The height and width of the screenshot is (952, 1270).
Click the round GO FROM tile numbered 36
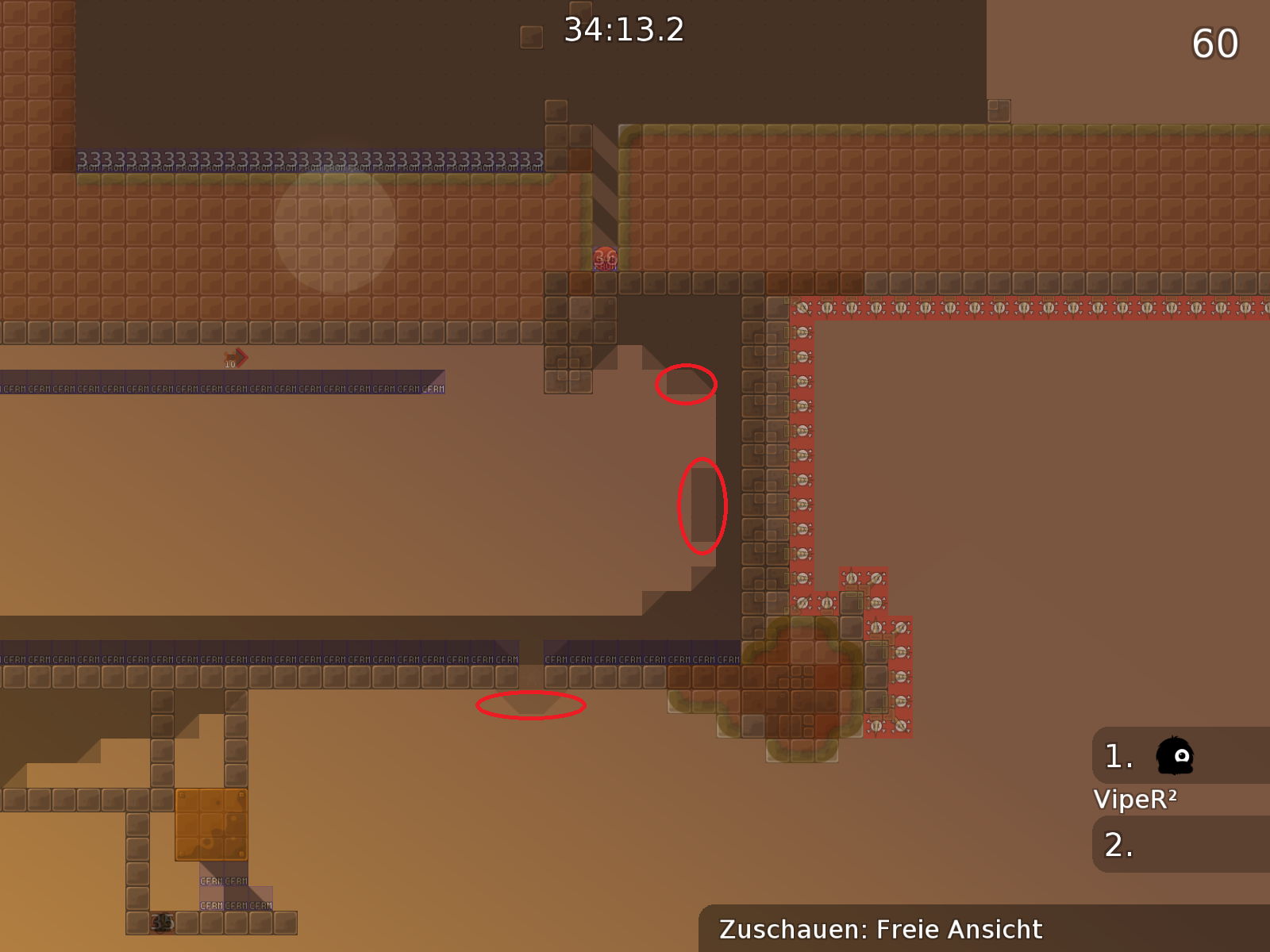(606, 260)
